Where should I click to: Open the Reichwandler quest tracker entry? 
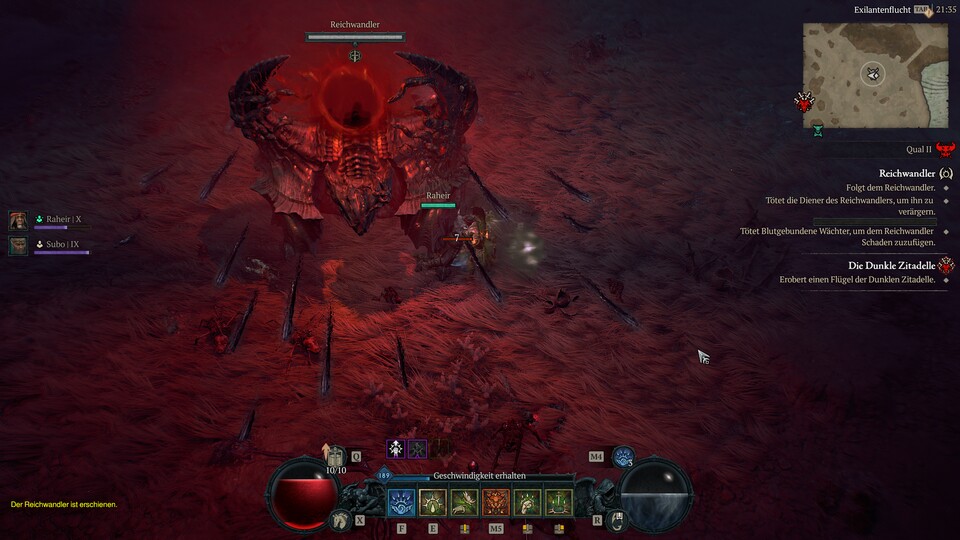click(906, 173)
